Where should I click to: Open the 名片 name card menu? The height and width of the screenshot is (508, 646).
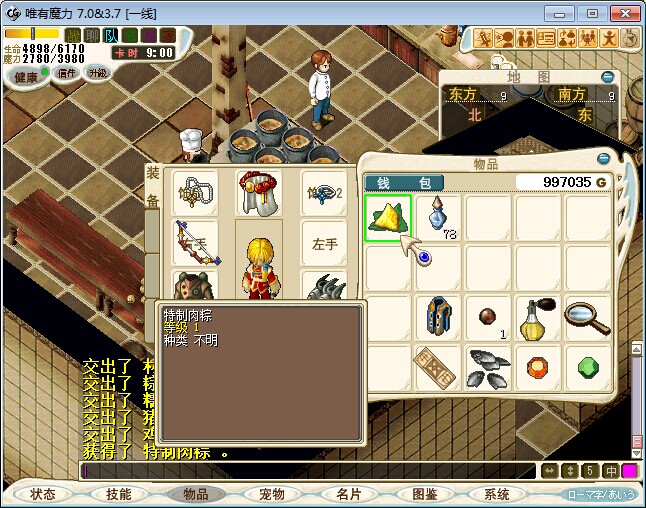pyautogui.click(x=347, y=494)
